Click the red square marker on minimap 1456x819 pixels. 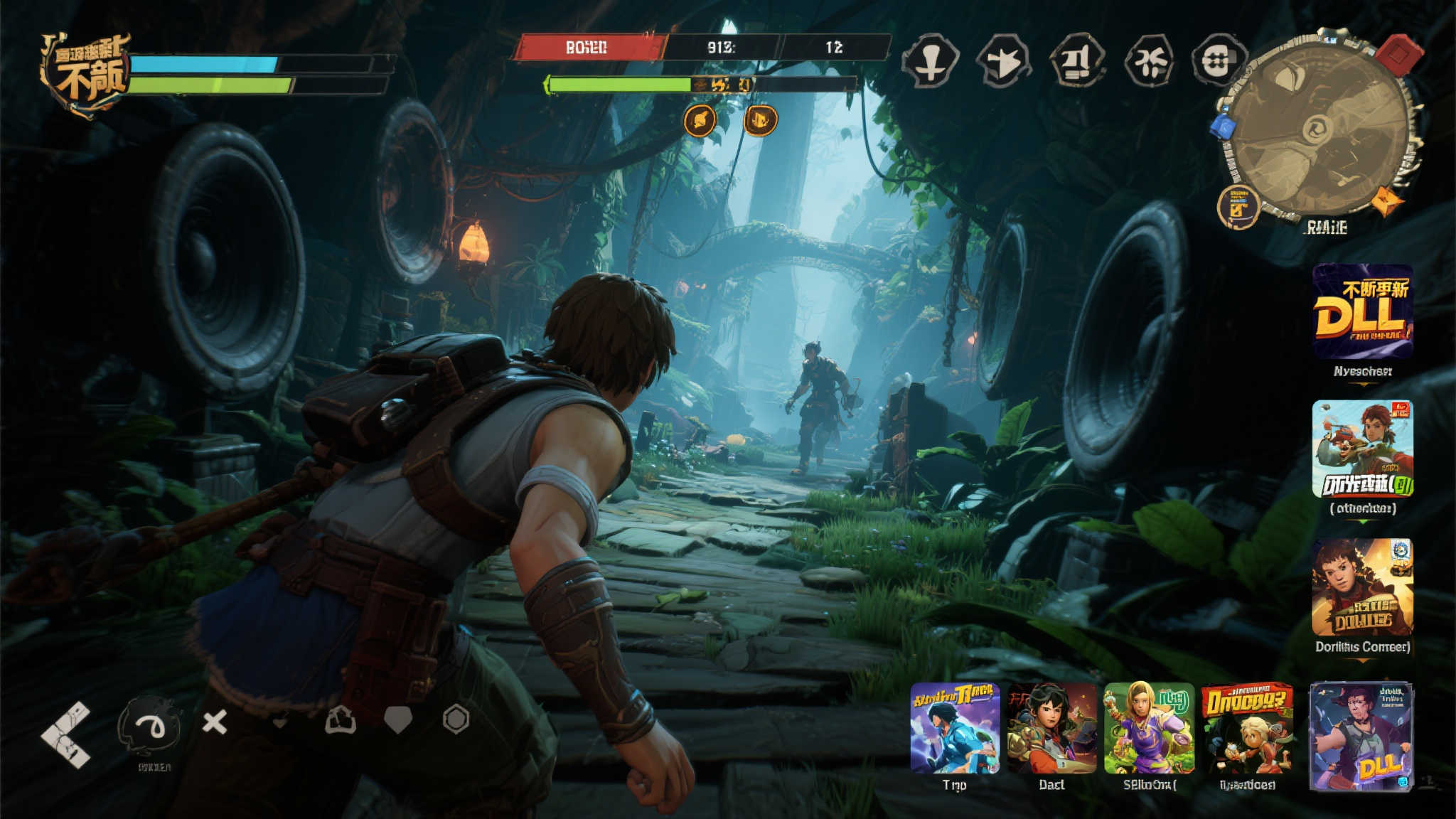tap(1398, 52)
